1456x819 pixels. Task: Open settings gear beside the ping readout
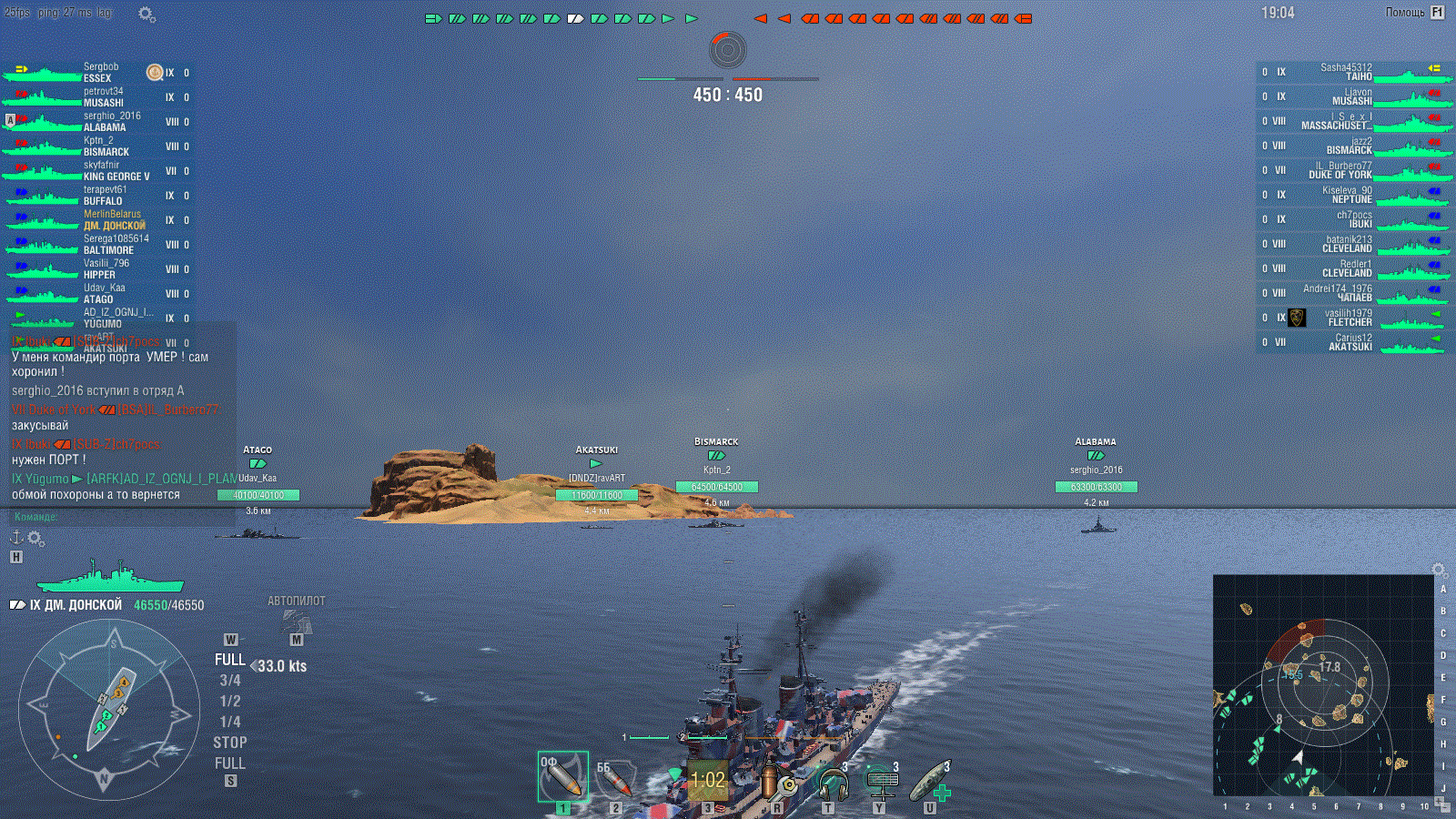147,14
